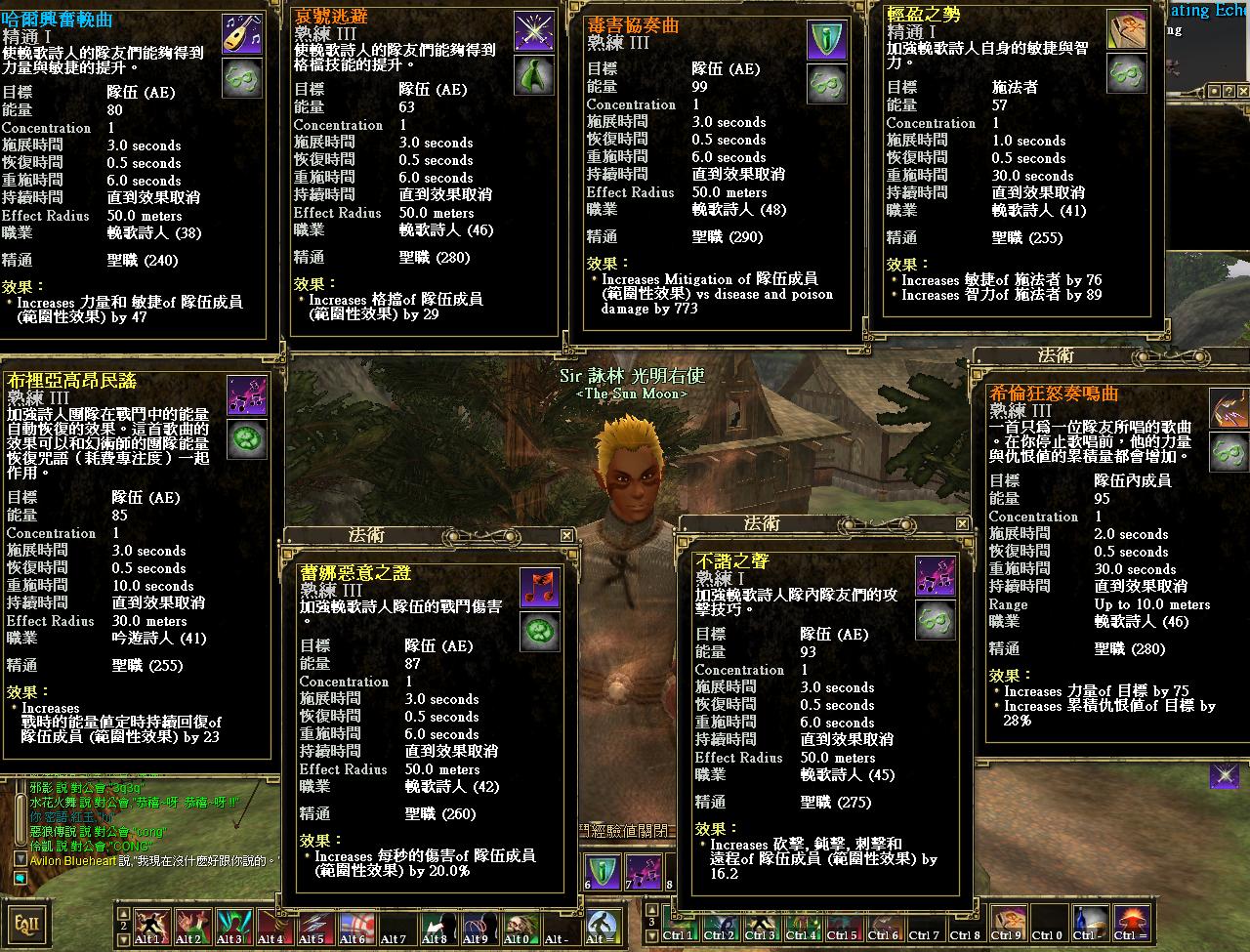Click the crossed weapons icon on the 哀號逃避 window
This screenshot has width=1250, height=952.
pos(534,29)
